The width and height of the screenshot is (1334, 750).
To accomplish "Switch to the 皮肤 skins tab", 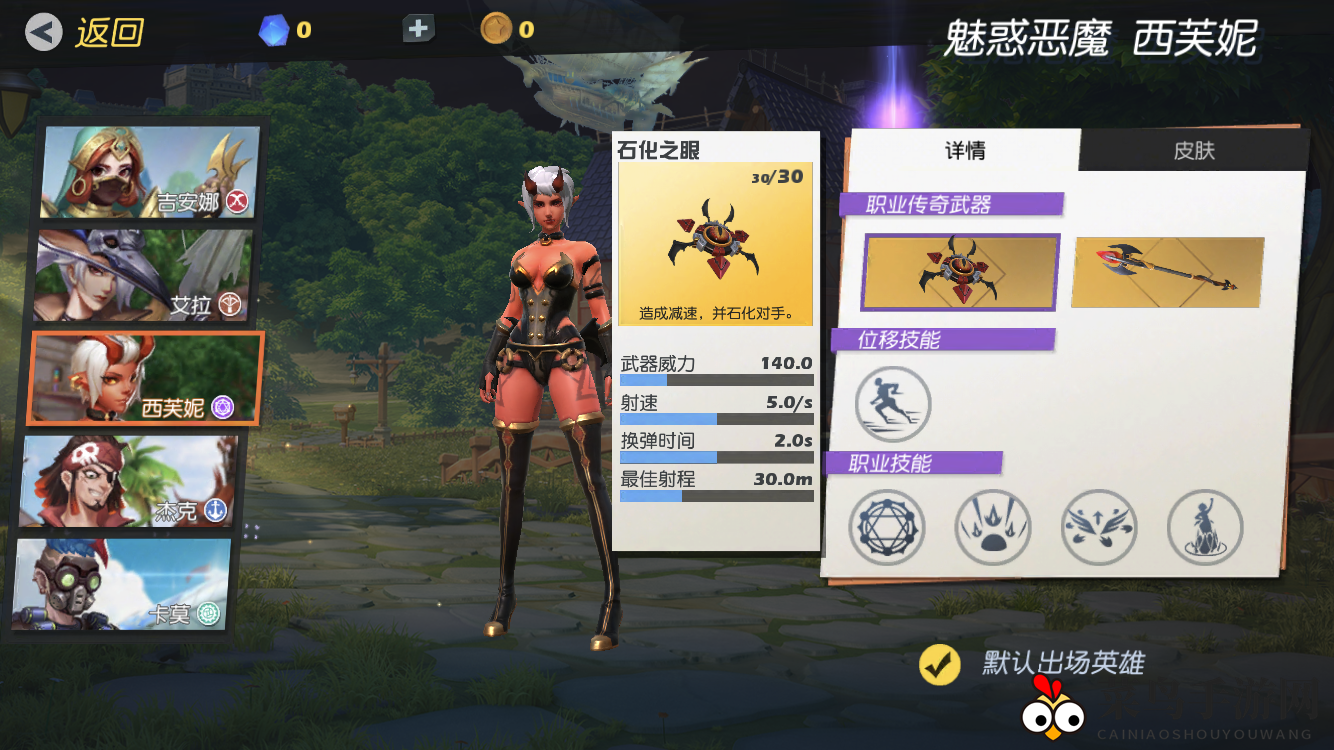I will (x=1196, y=150).
